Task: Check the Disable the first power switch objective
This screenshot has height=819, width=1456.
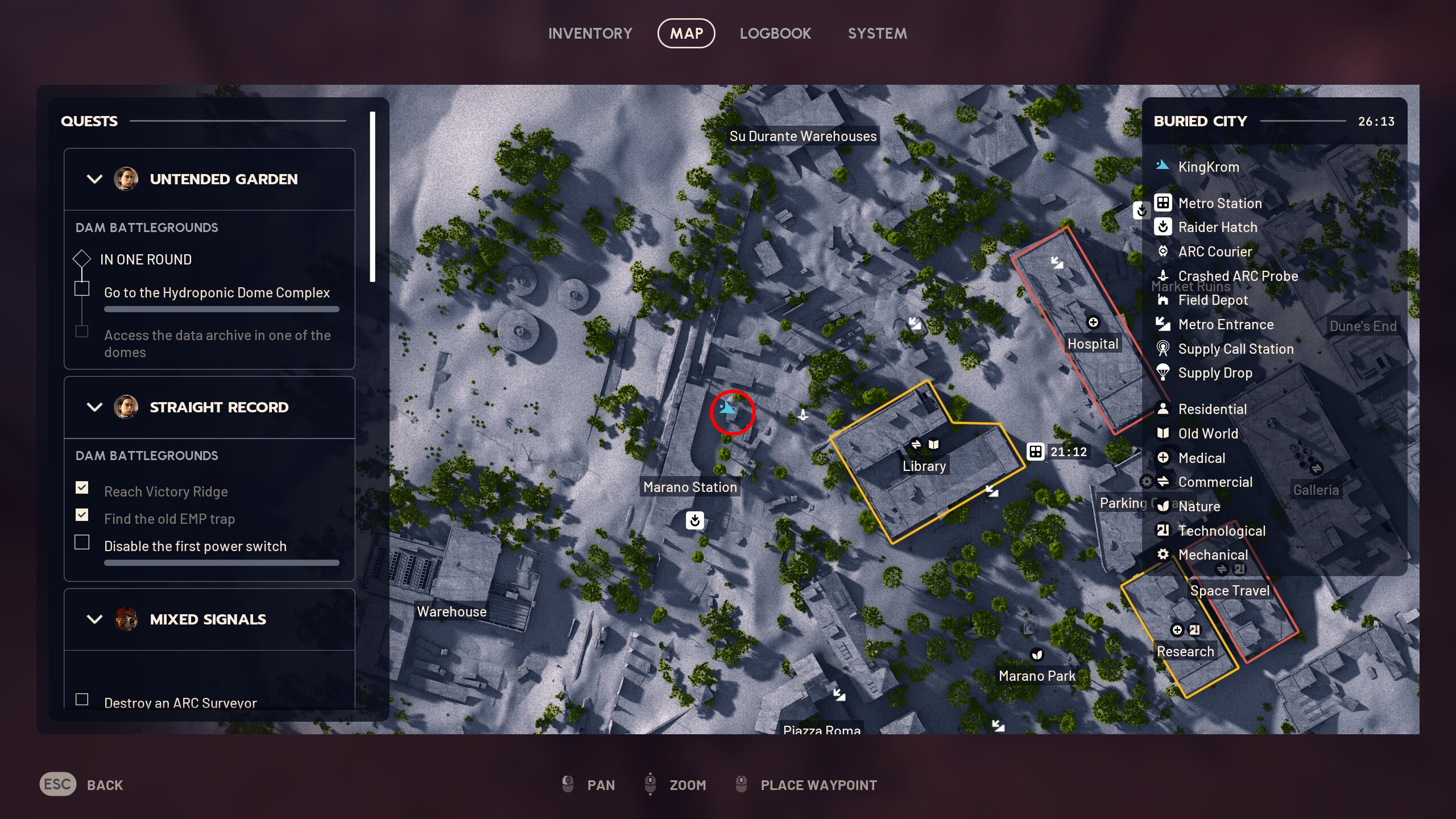Action: 82,543
